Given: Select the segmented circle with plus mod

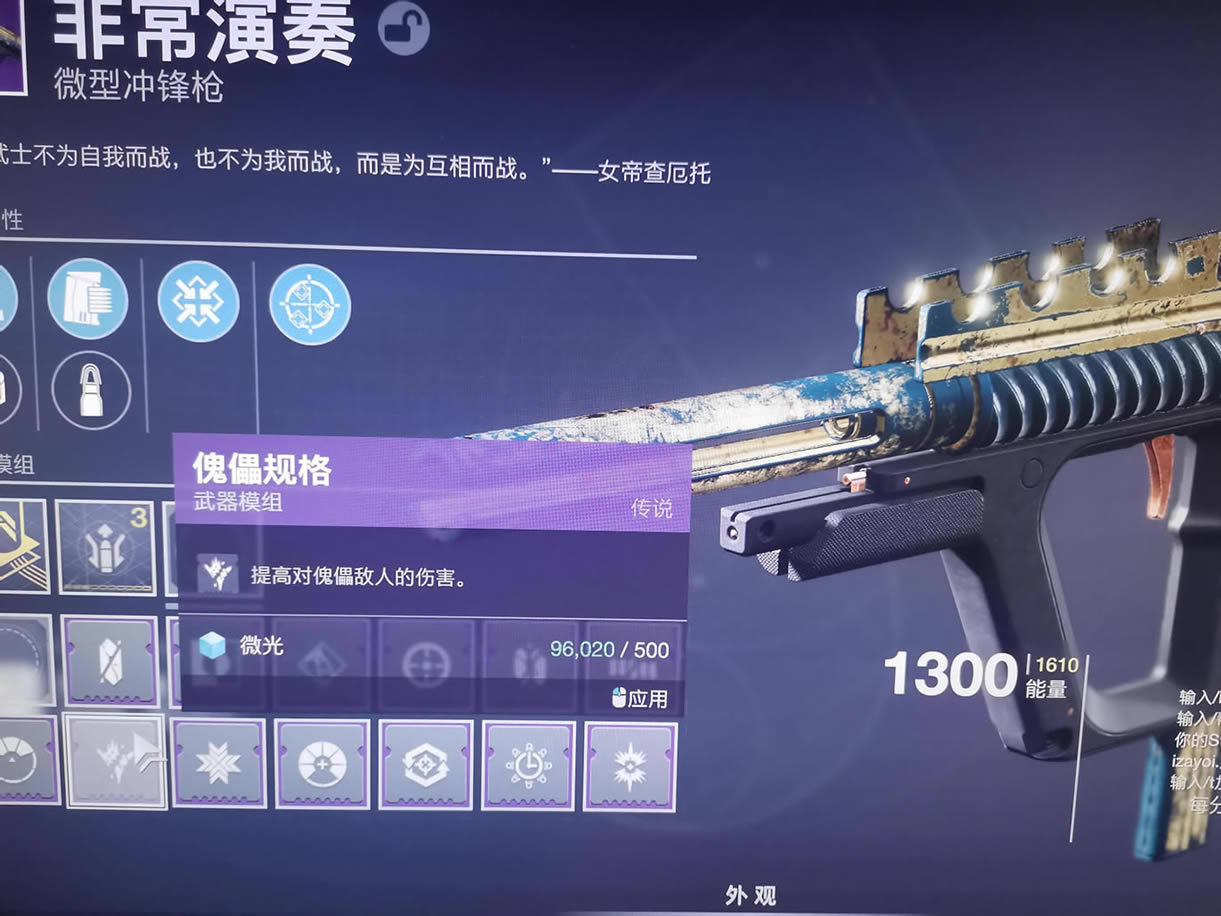Looking at the screenshot, I should [x=322, y=764].
